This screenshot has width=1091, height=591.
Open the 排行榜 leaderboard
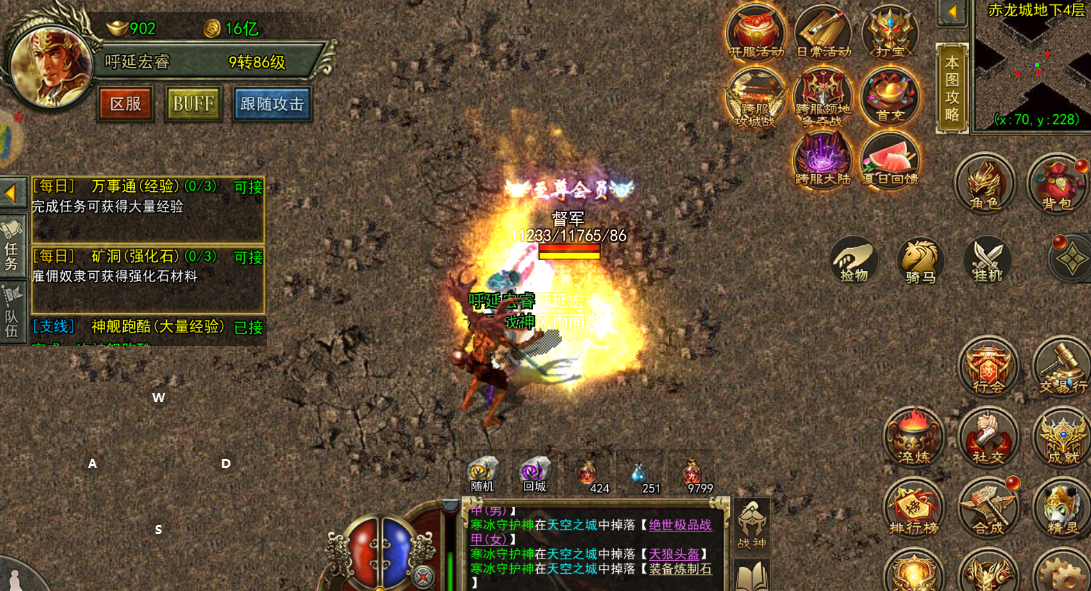coord(913,507)
